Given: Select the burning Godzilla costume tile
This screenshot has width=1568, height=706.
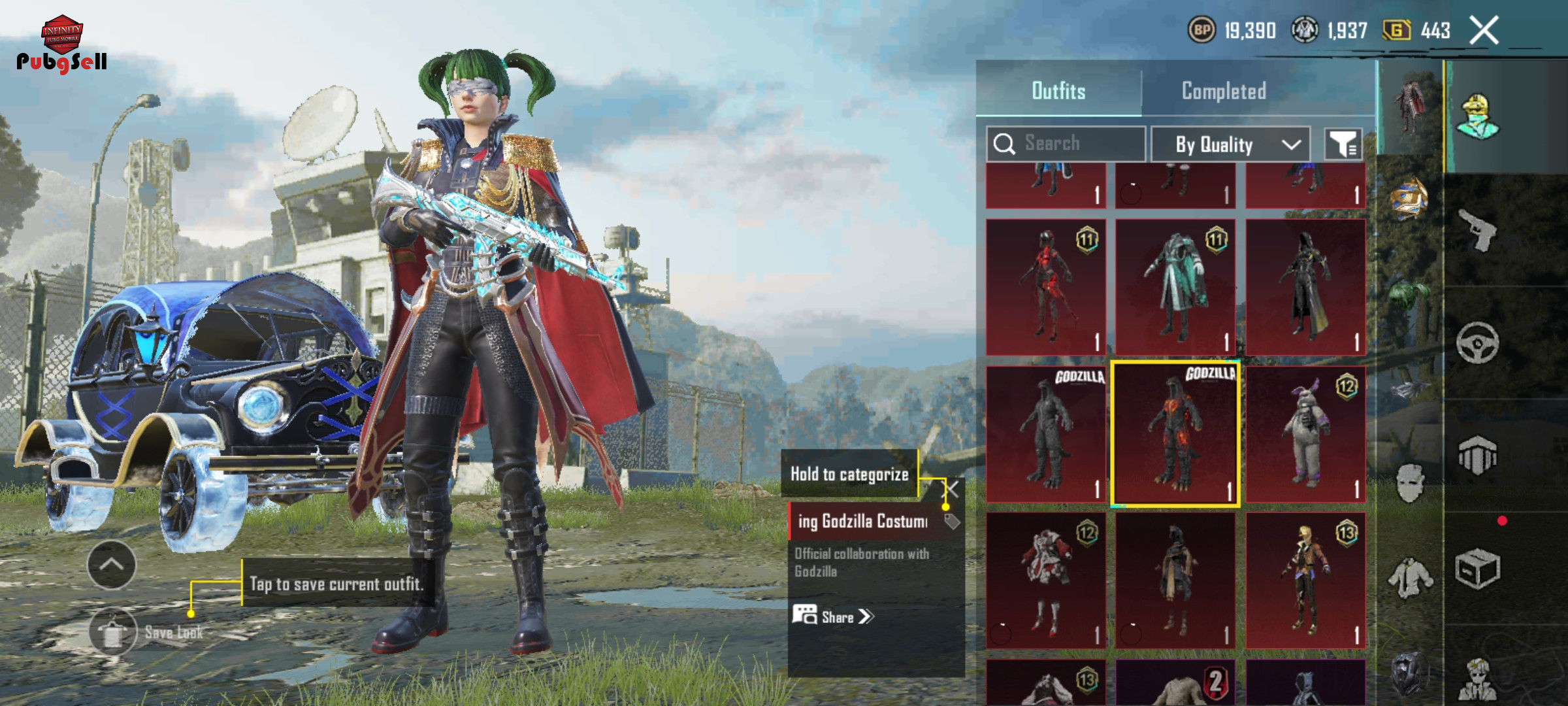Looking at the screenshot, I should [1175, 434].
